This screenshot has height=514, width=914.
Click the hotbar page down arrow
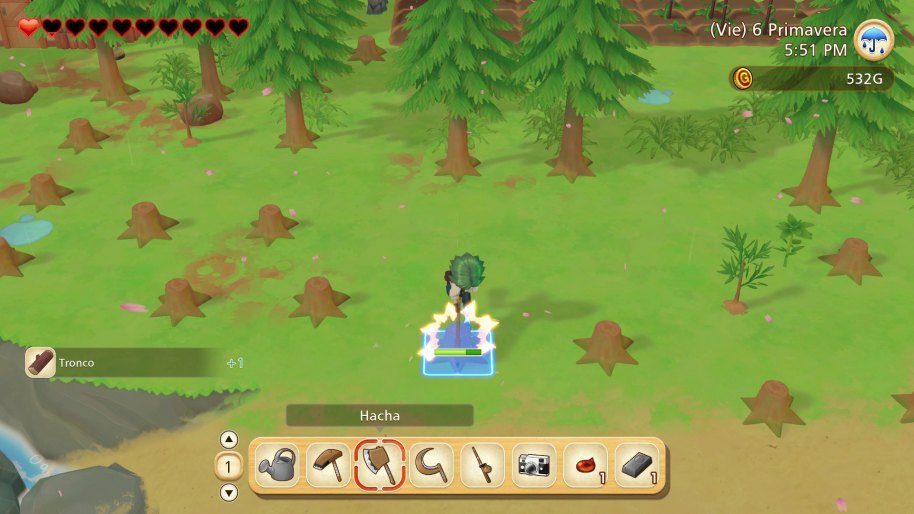pos(229,492)
